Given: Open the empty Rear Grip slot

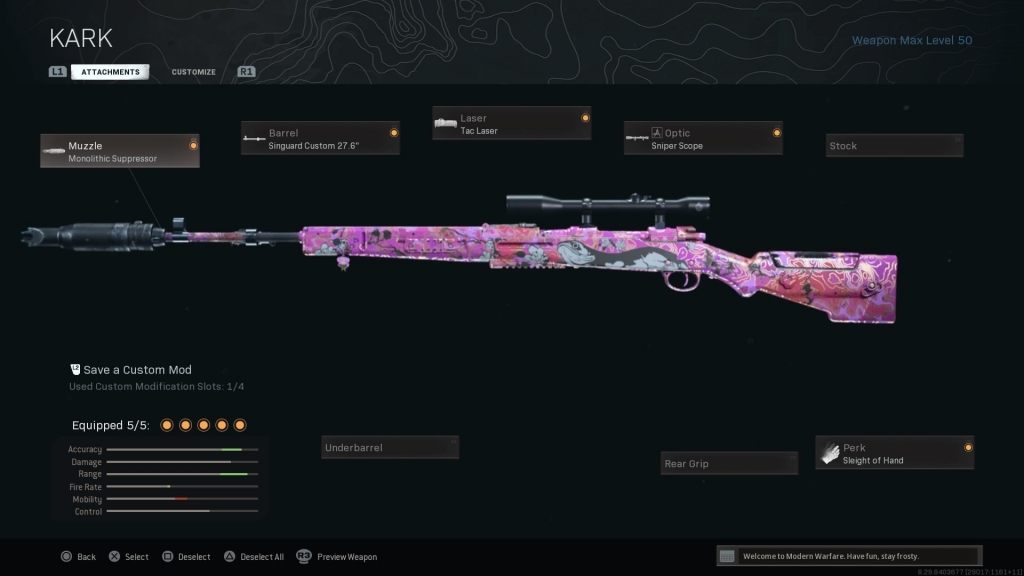Looking at the screenshot, I should click(730, 464).
